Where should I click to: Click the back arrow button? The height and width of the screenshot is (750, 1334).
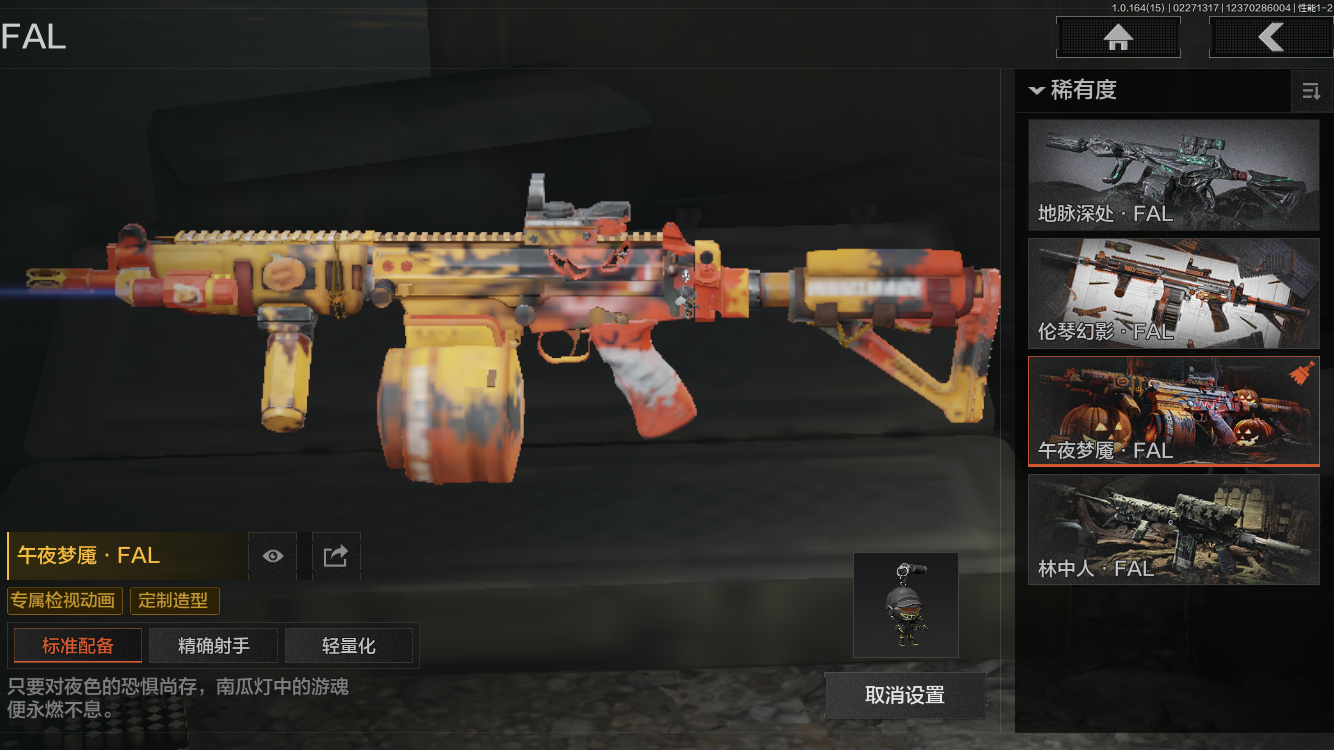tap(1270, 38)
